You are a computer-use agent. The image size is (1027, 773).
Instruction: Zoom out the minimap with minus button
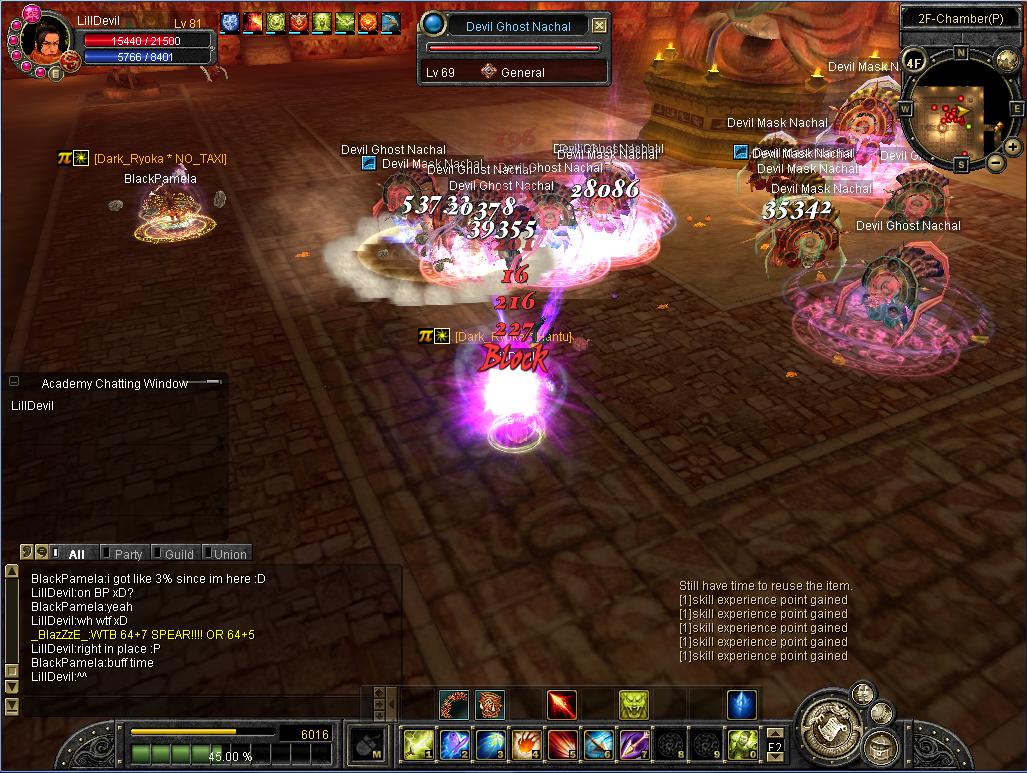[x=996, y=162]
